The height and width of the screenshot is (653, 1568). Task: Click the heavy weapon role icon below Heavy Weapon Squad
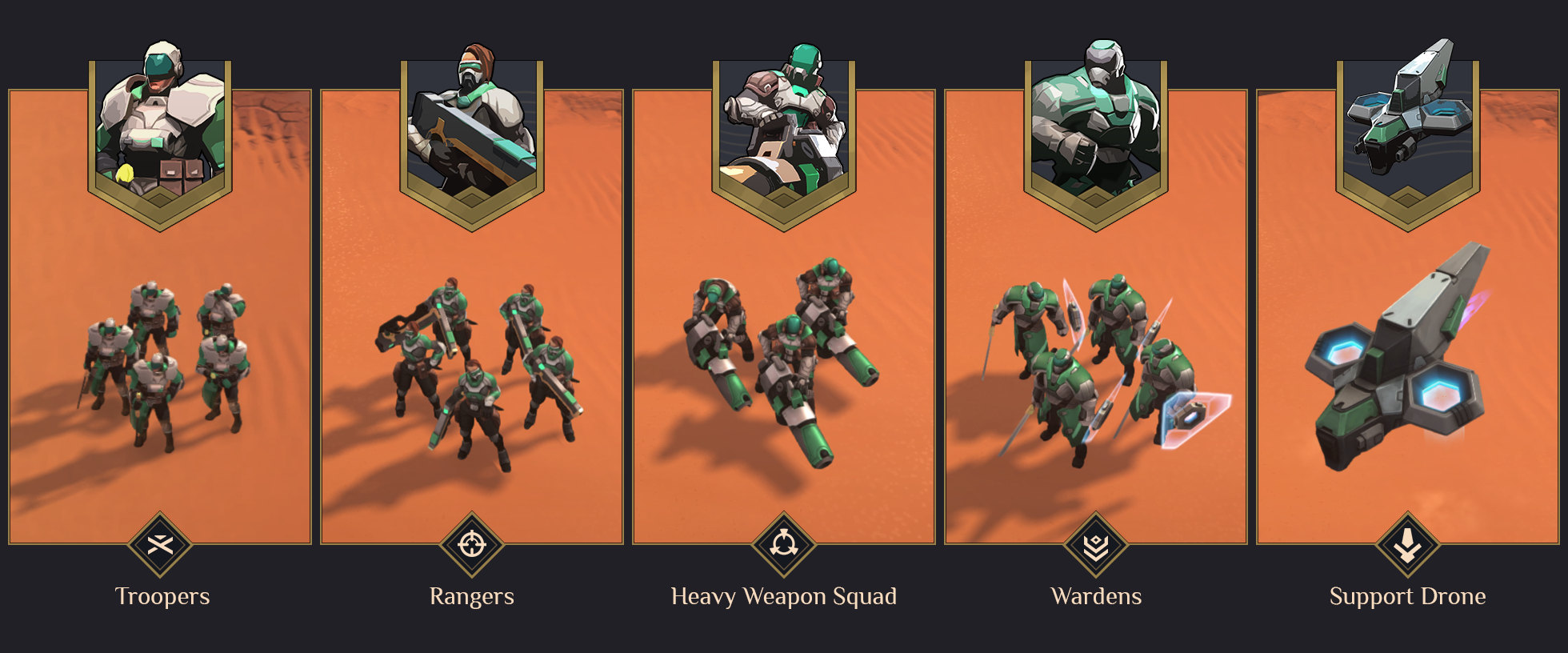784,546
